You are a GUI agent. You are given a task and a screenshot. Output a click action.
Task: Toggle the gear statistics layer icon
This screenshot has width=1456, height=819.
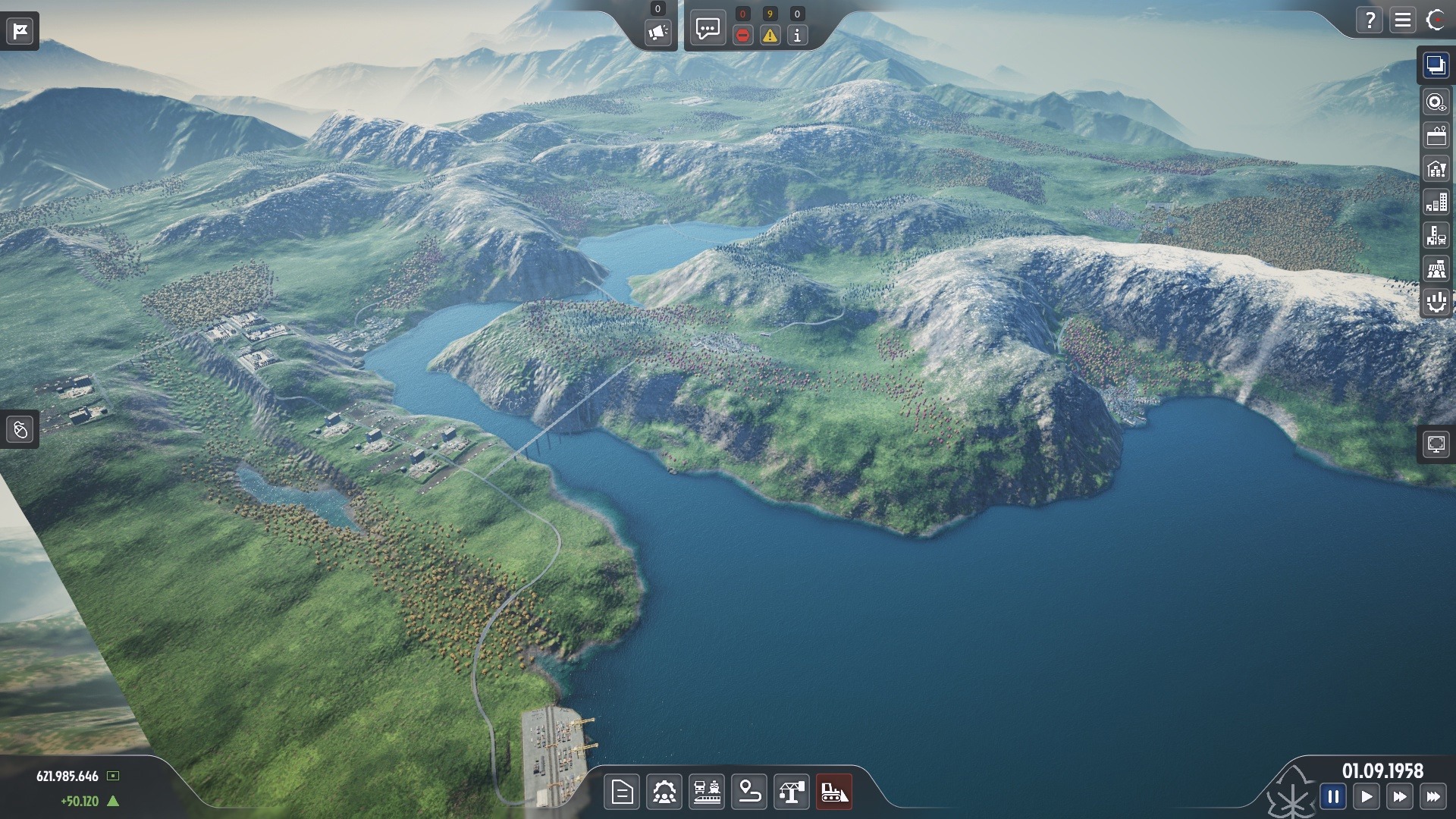pos(1436,302)
